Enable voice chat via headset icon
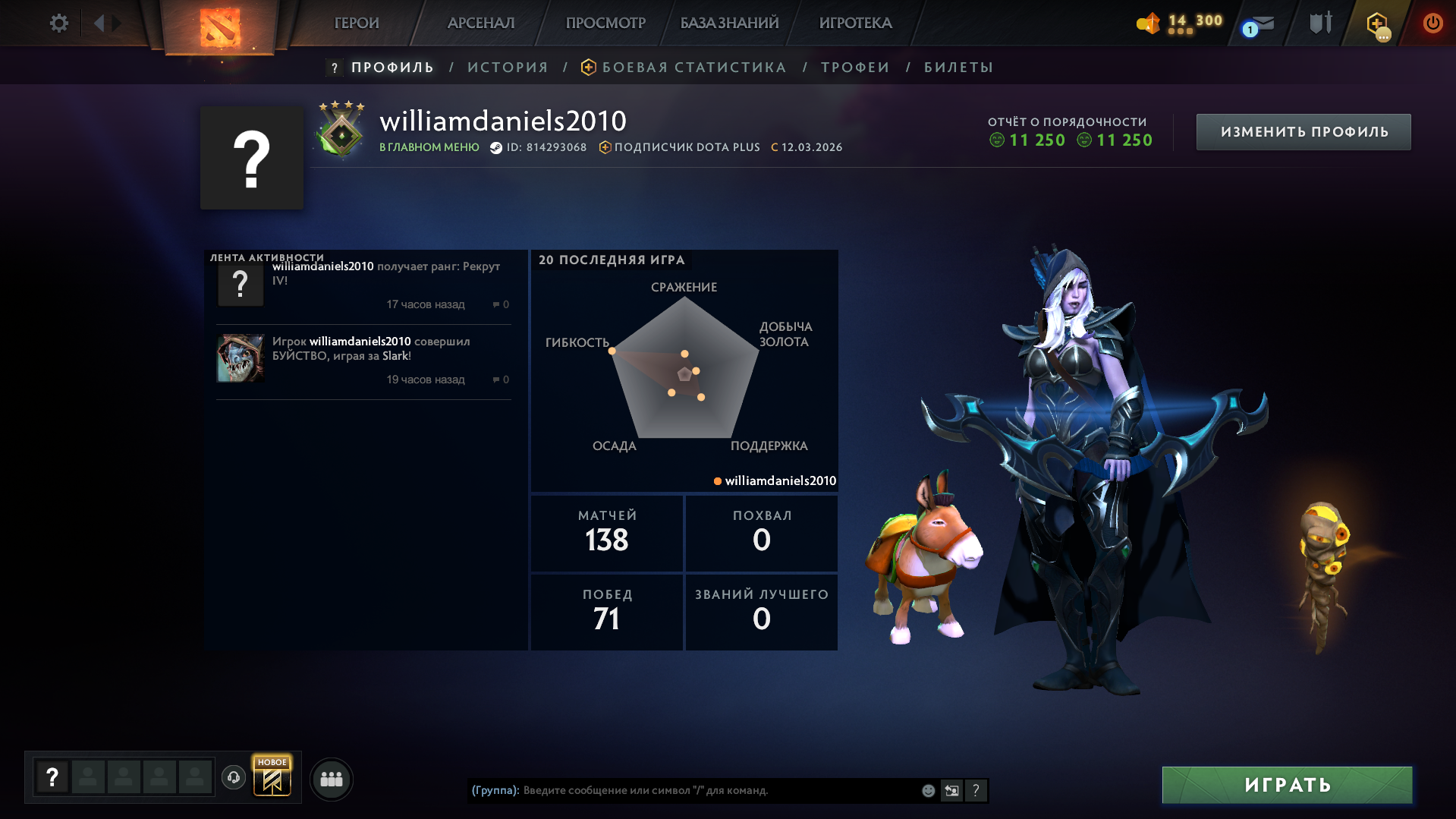This screenshot has height=819, width=1456. 234,778
